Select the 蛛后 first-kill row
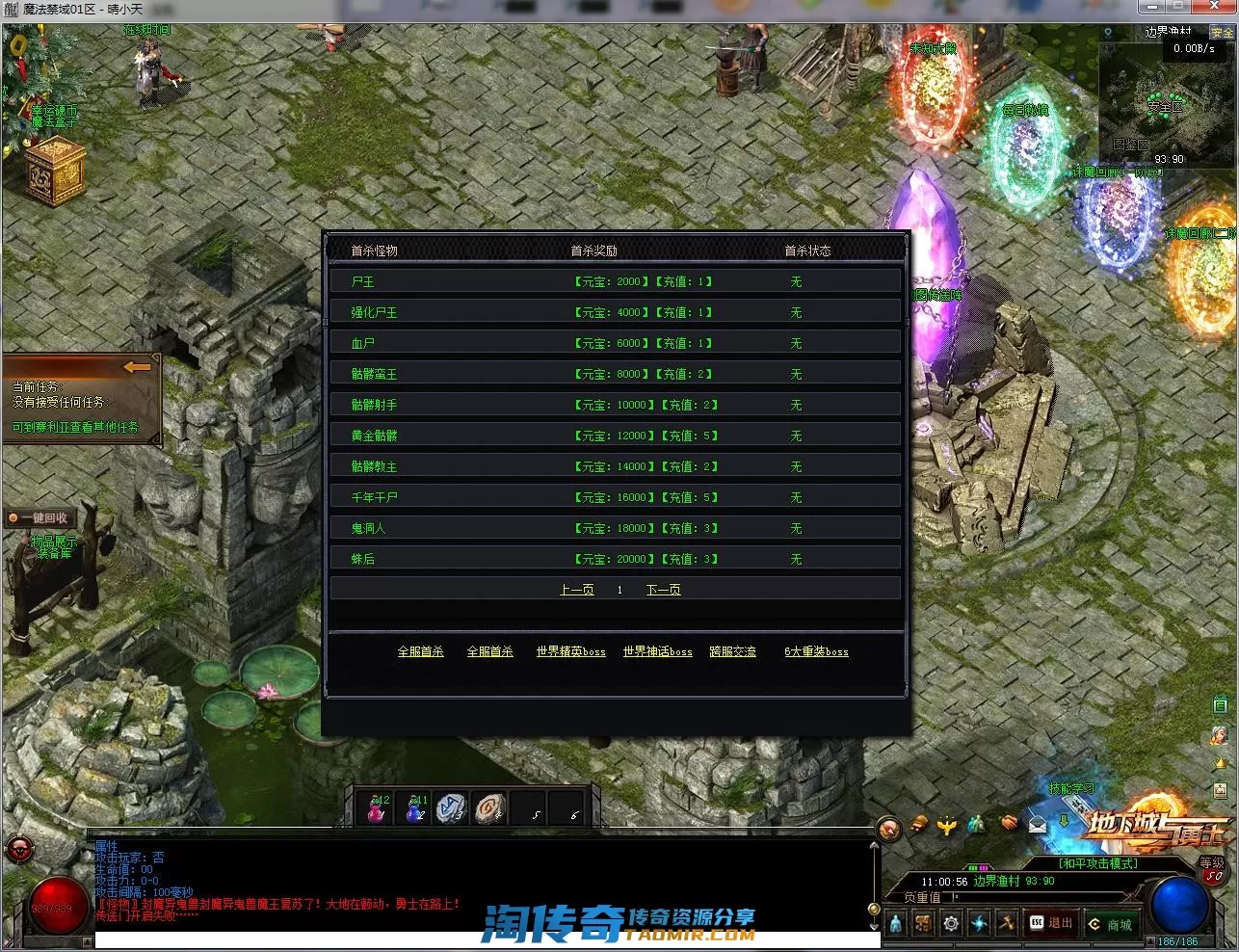The image size is (1239, 952). coord(615,559)
